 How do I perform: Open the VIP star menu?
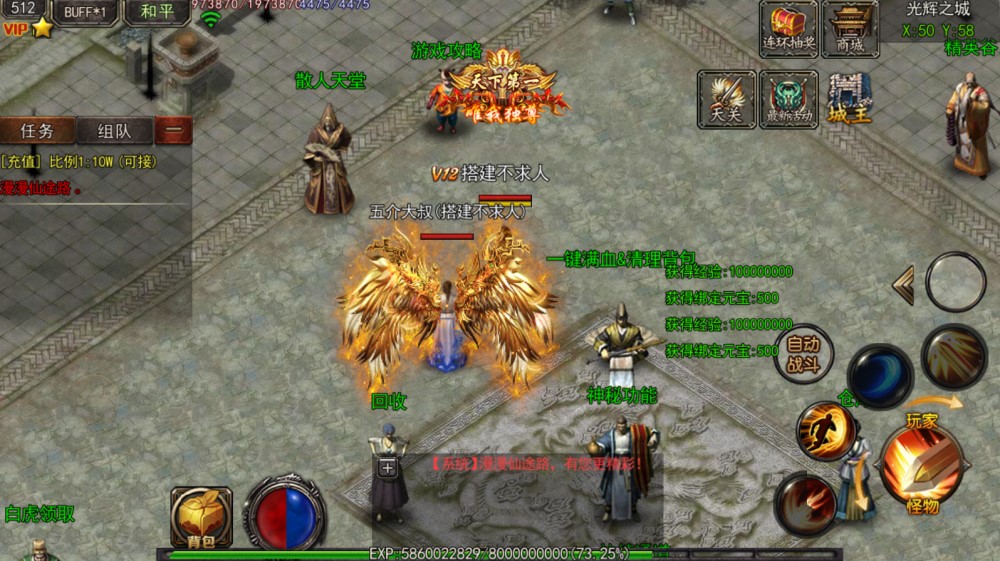tap(29, 29)
